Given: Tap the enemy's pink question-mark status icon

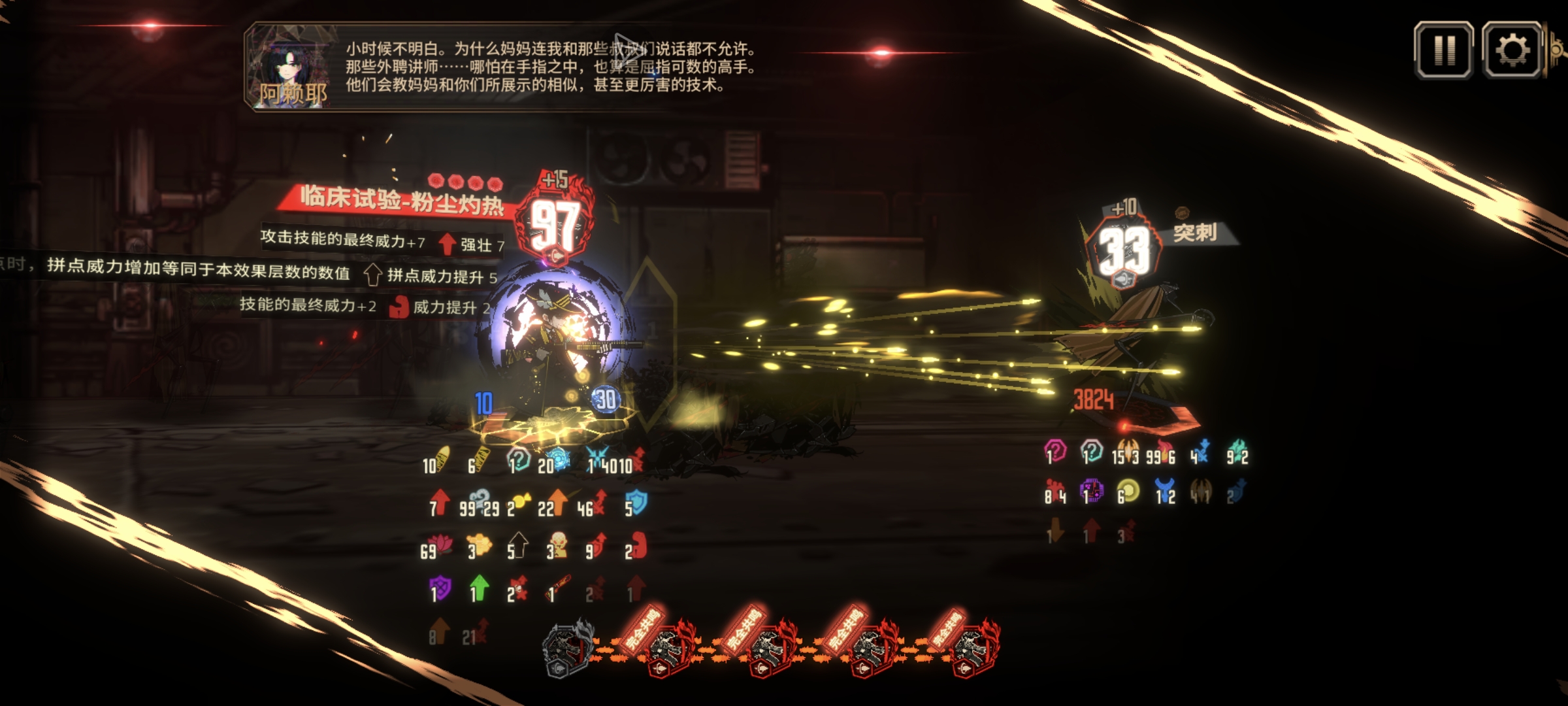Looking at the screenshot, I should [1055, 451].
